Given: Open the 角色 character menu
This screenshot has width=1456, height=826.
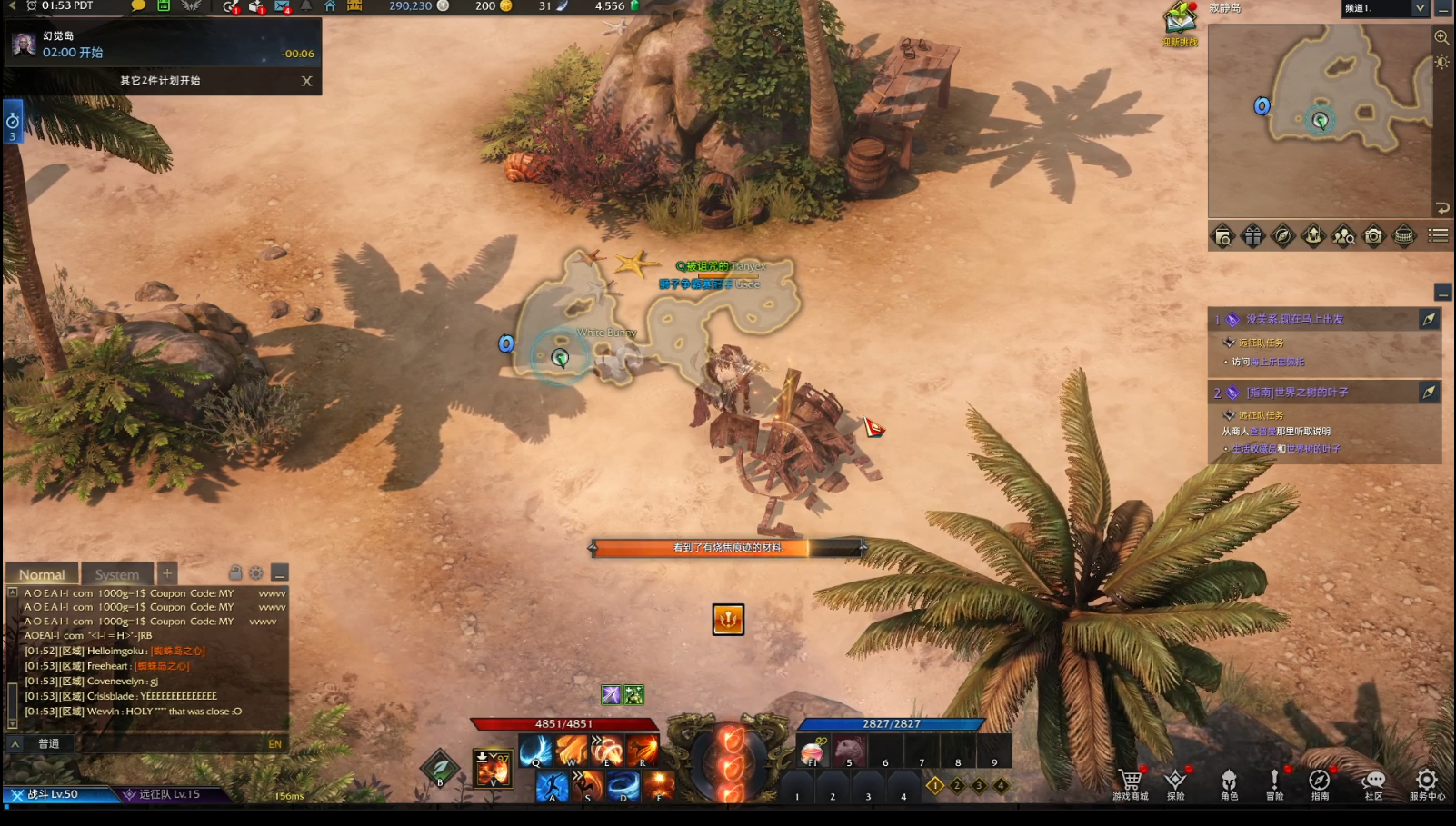Looking at the screenshot, I should 1229,781.
